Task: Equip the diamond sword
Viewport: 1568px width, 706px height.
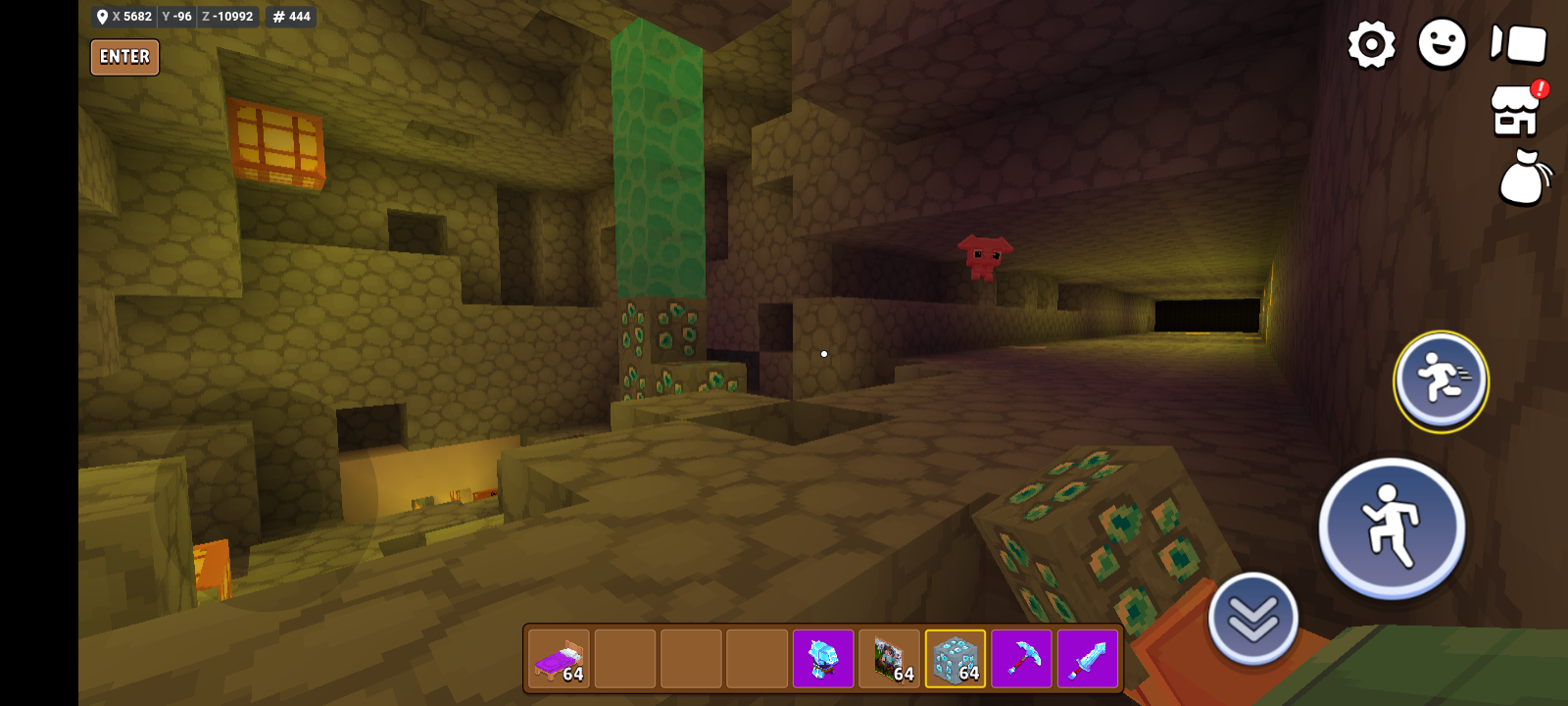Action: 1088,658
